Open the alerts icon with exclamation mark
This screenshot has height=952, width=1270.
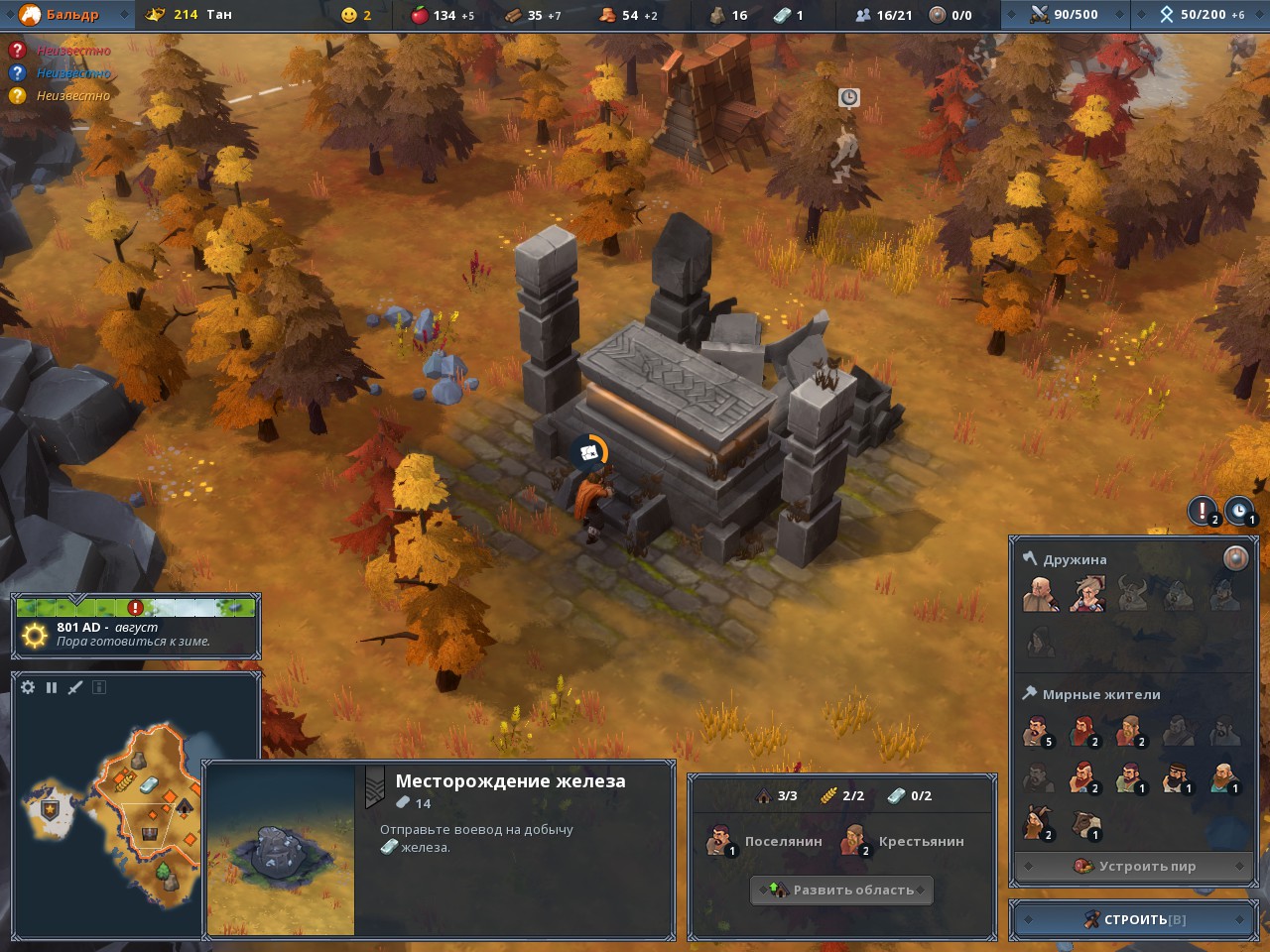coord(1203,511)
